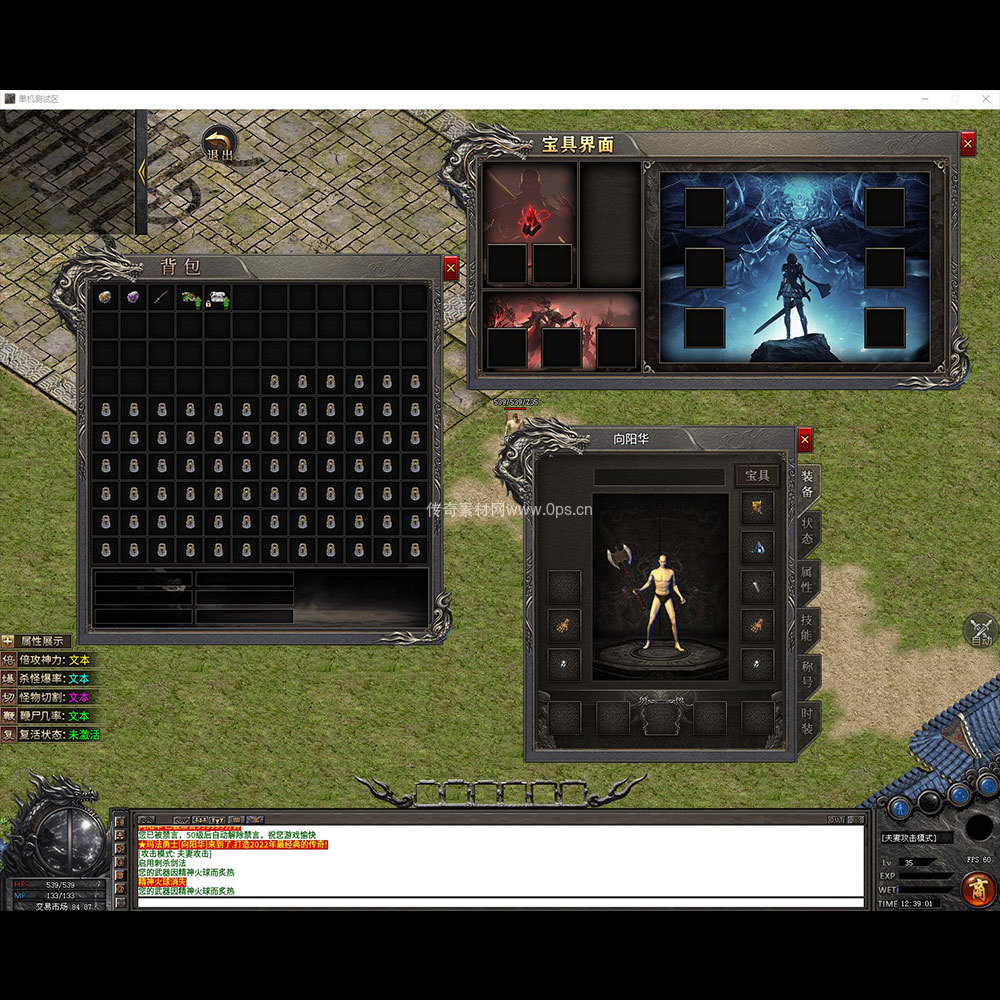Select the blue necklace equipment slot
The width and height of the screenshot is (1000, 1000).
[x=757, y=547]
